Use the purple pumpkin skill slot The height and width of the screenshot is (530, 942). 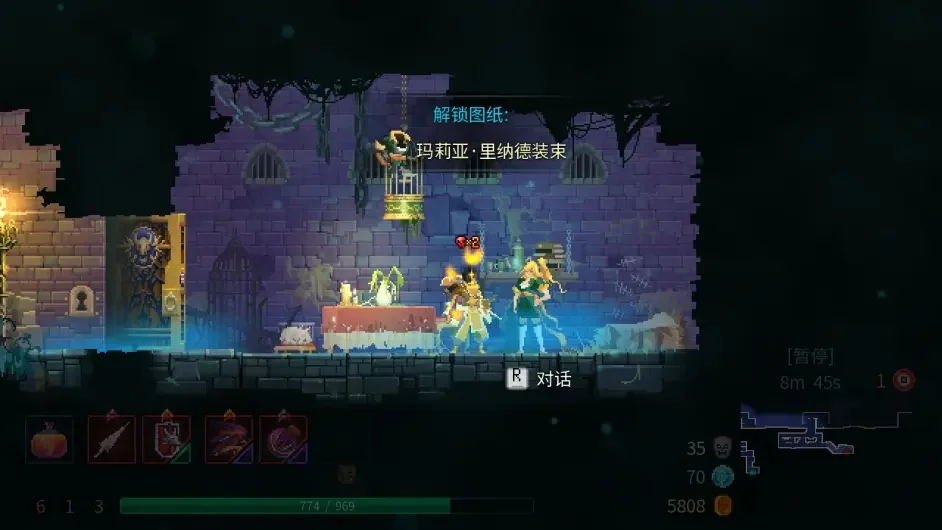(284, 439)
